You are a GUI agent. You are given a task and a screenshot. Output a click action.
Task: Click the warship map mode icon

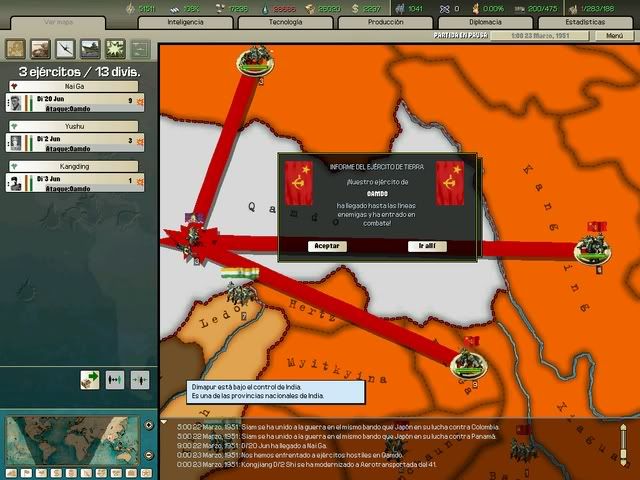[x=90, y=47]
